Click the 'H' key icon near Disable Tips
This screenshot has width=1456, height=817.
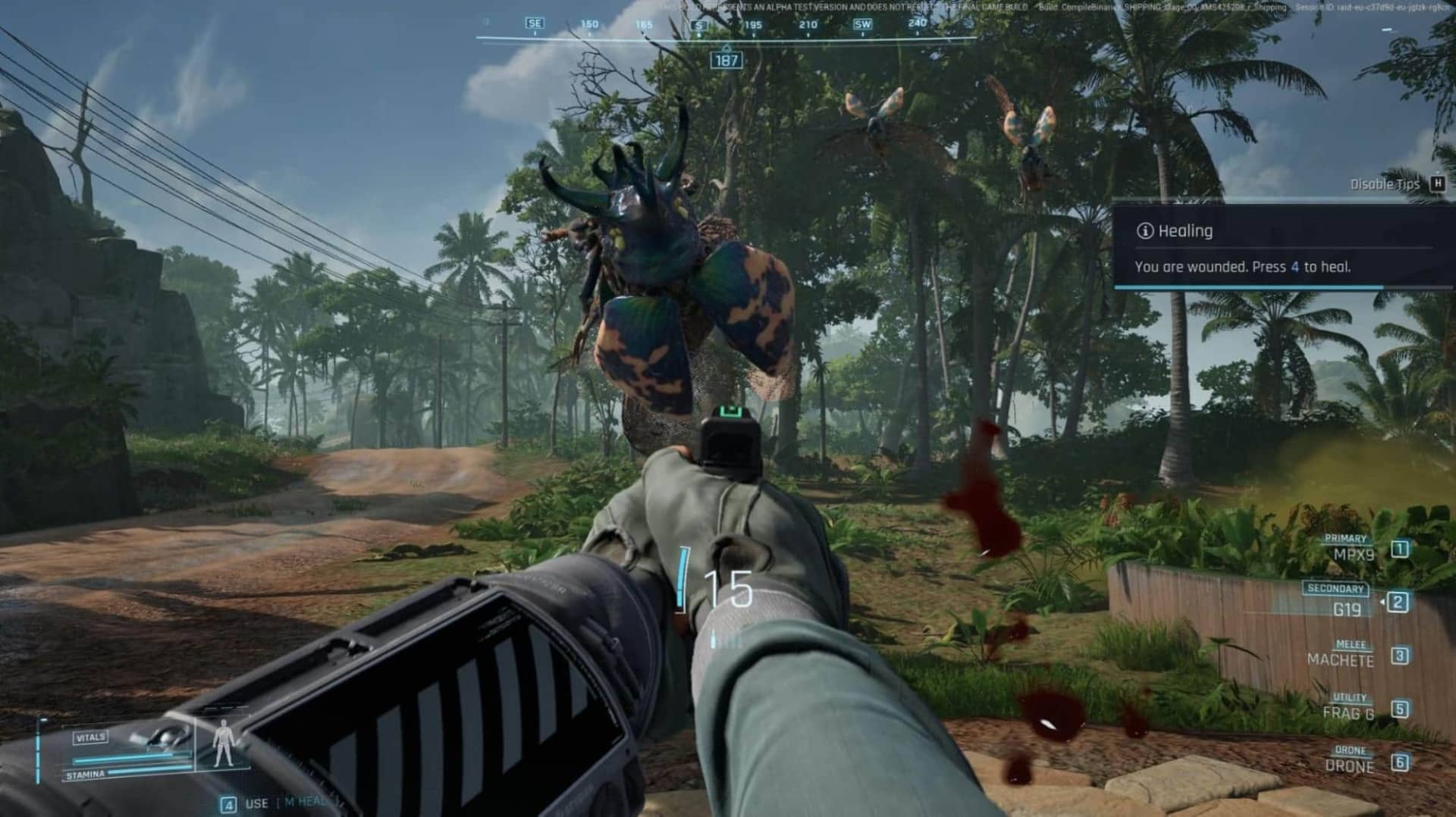(x=1439, y=183)
